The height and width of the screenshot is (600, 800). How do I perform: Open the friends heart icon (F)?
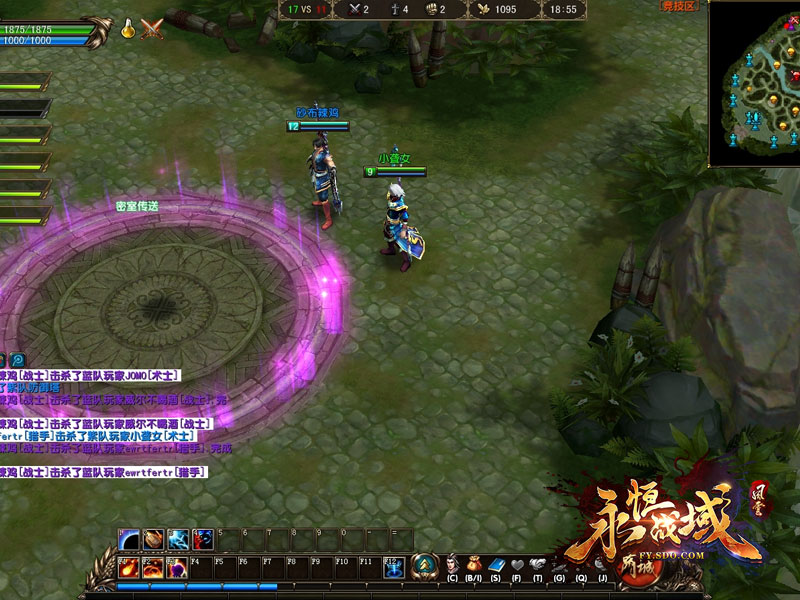(517, 566)
